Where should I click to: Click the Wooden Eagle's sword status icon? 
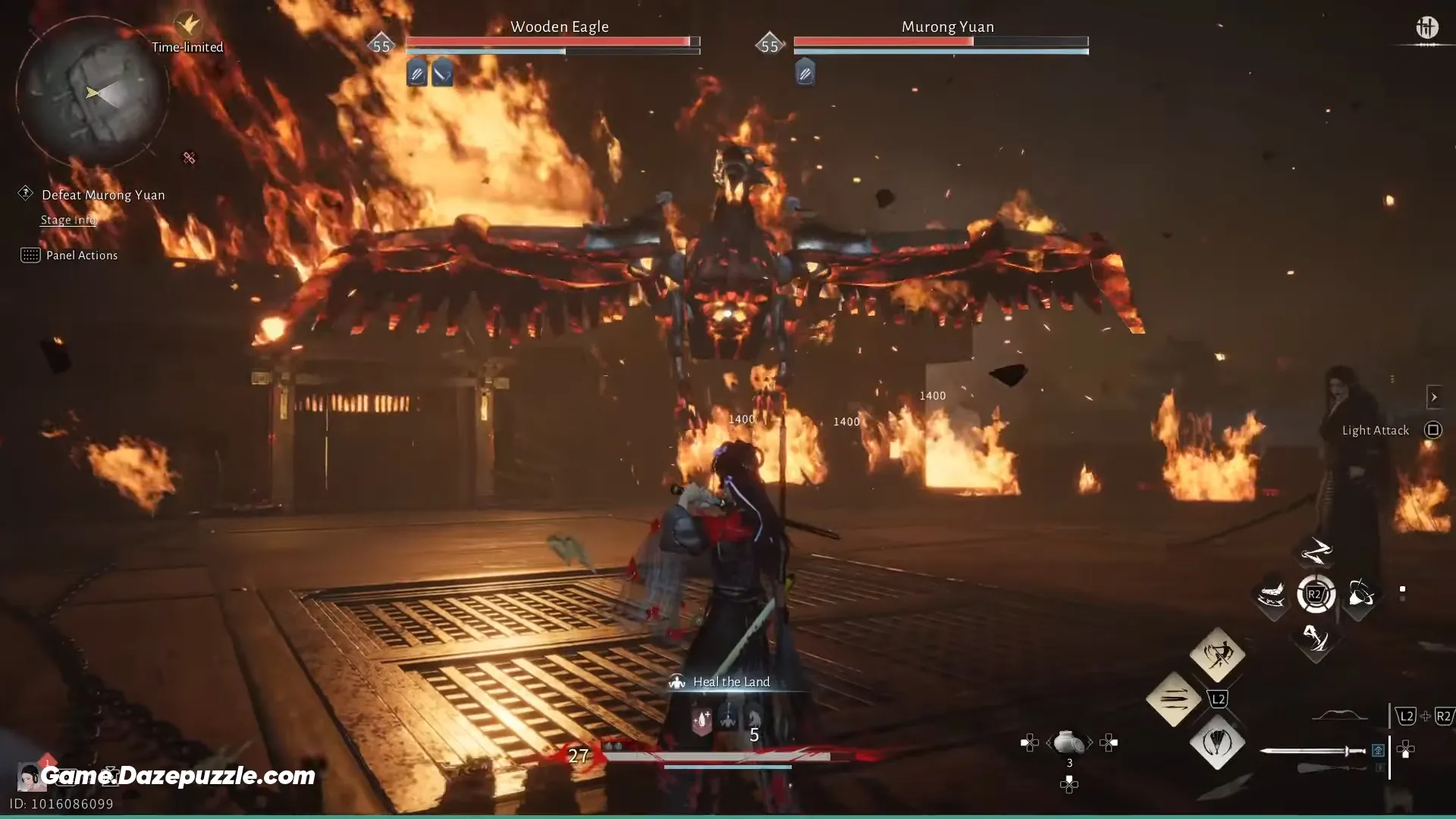(442, 74)
